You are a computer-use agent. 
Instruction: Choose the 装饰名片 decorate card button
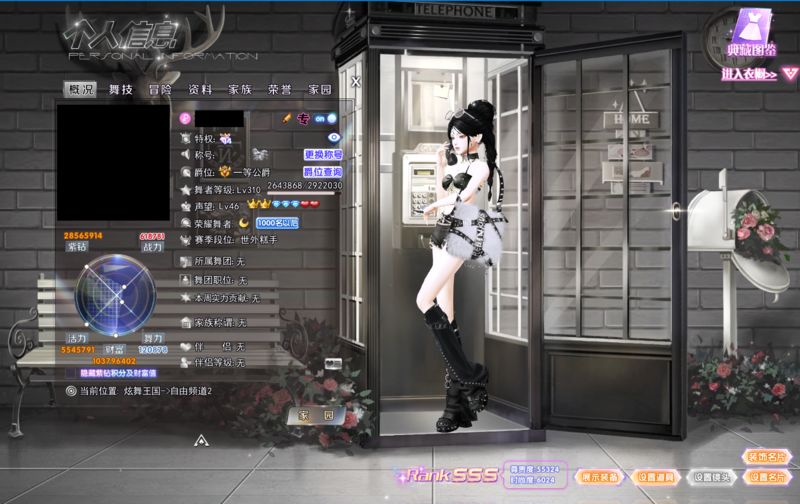point(766,457)
